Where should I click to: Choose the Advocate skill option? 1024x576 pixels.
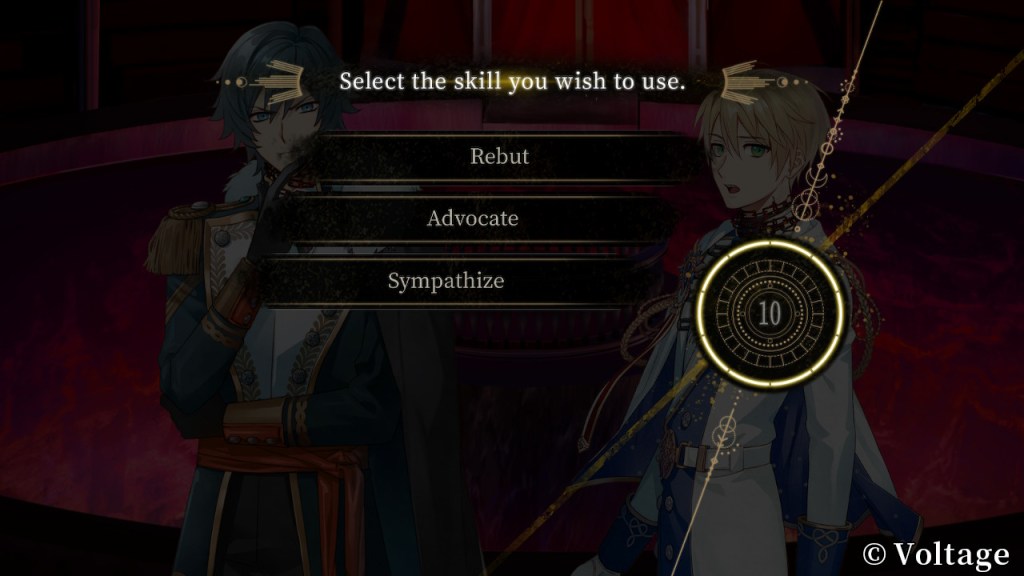[x=473, y=219]
